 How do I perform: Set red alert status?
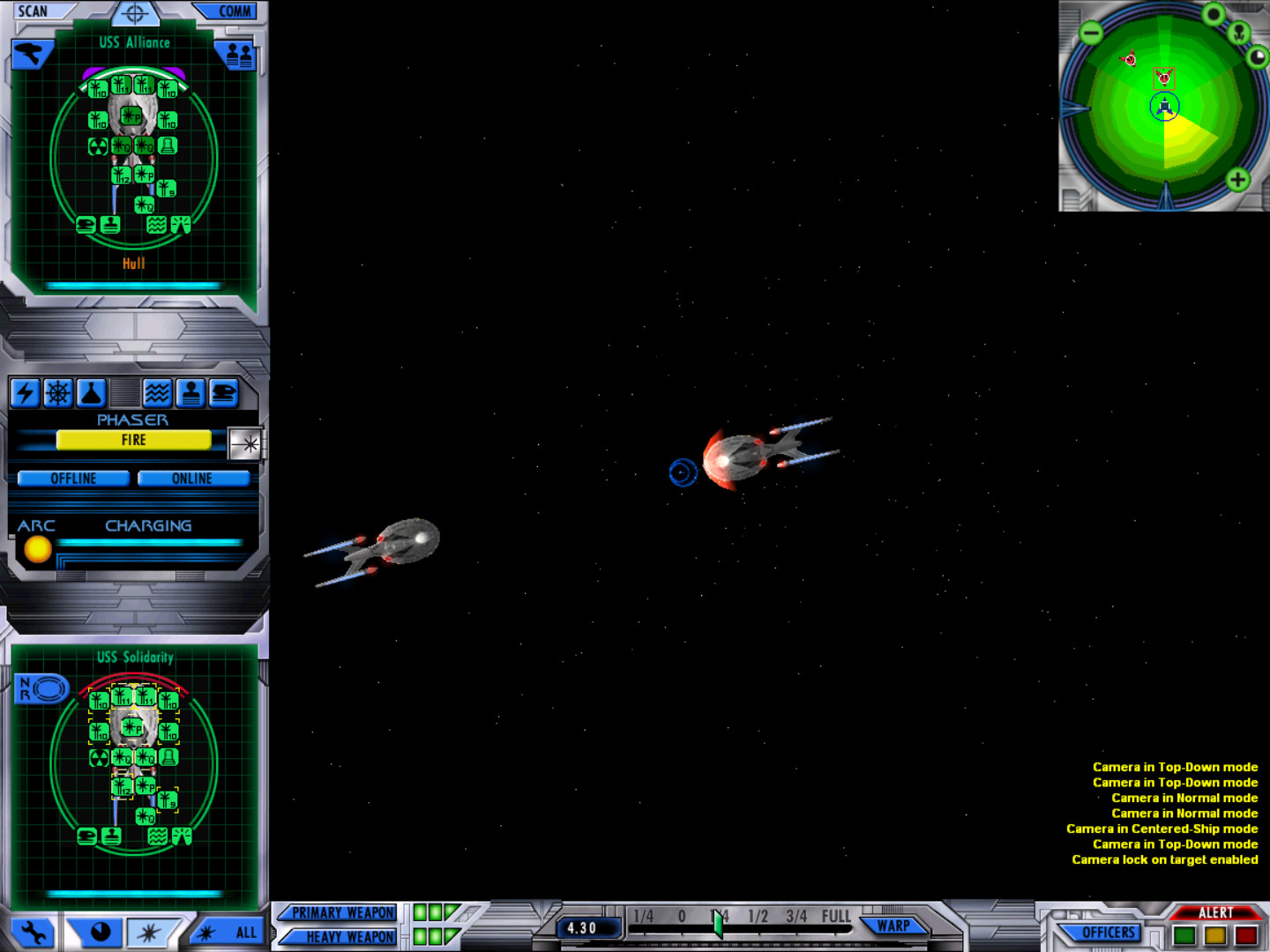tap(1246, 935)
